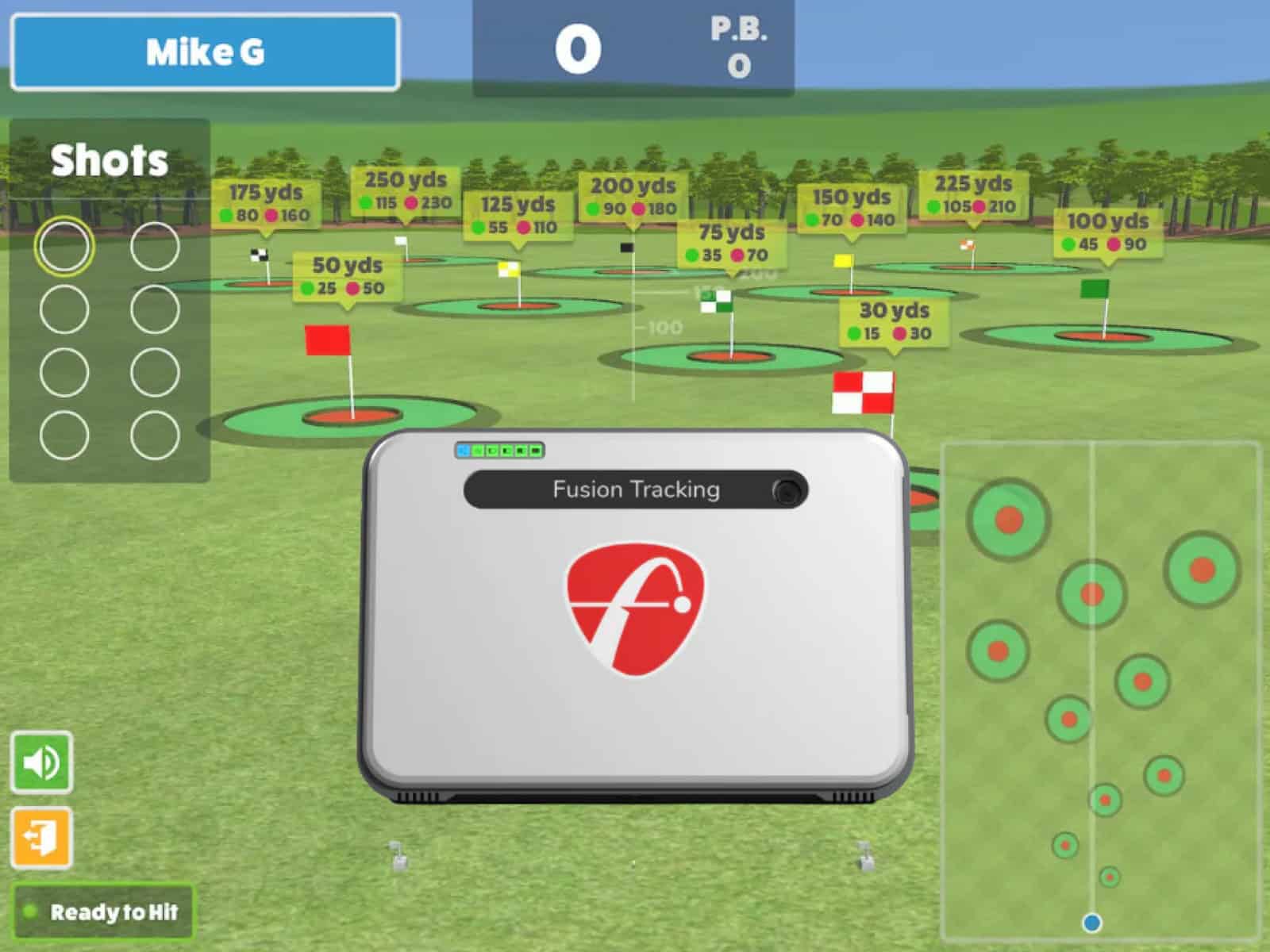Click the large score display showing 0
The width and height of the screenshot is (1270, 952).
click(578, 48)
